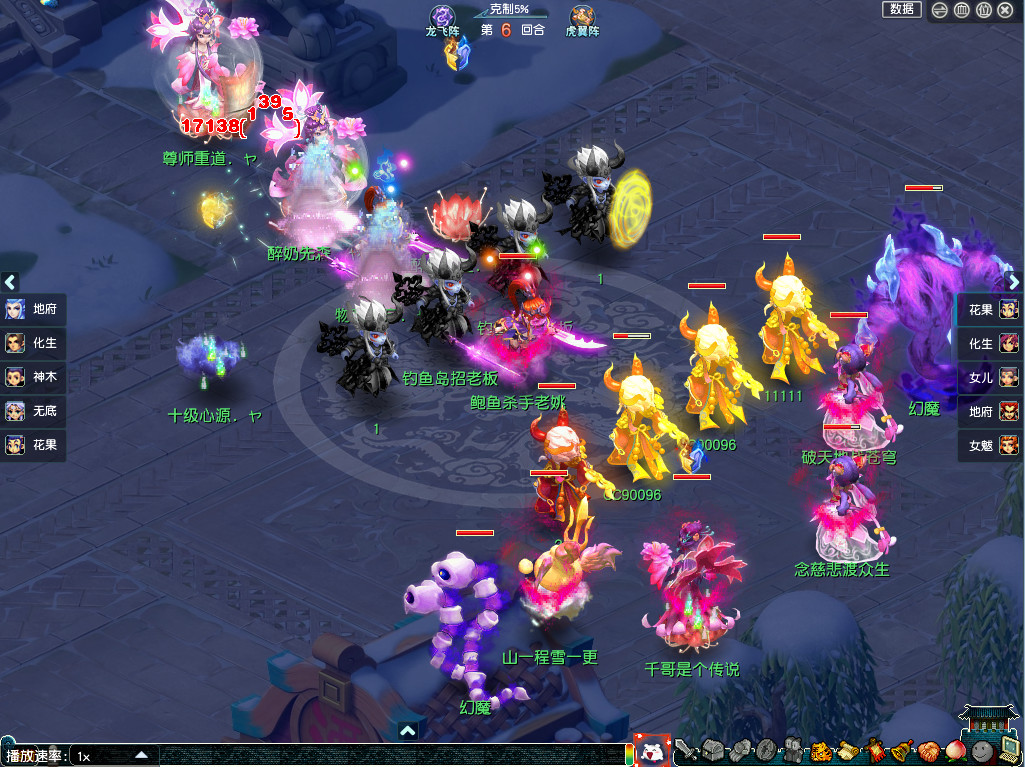Select 无底 in the left team list

click(x=34, y=411)
